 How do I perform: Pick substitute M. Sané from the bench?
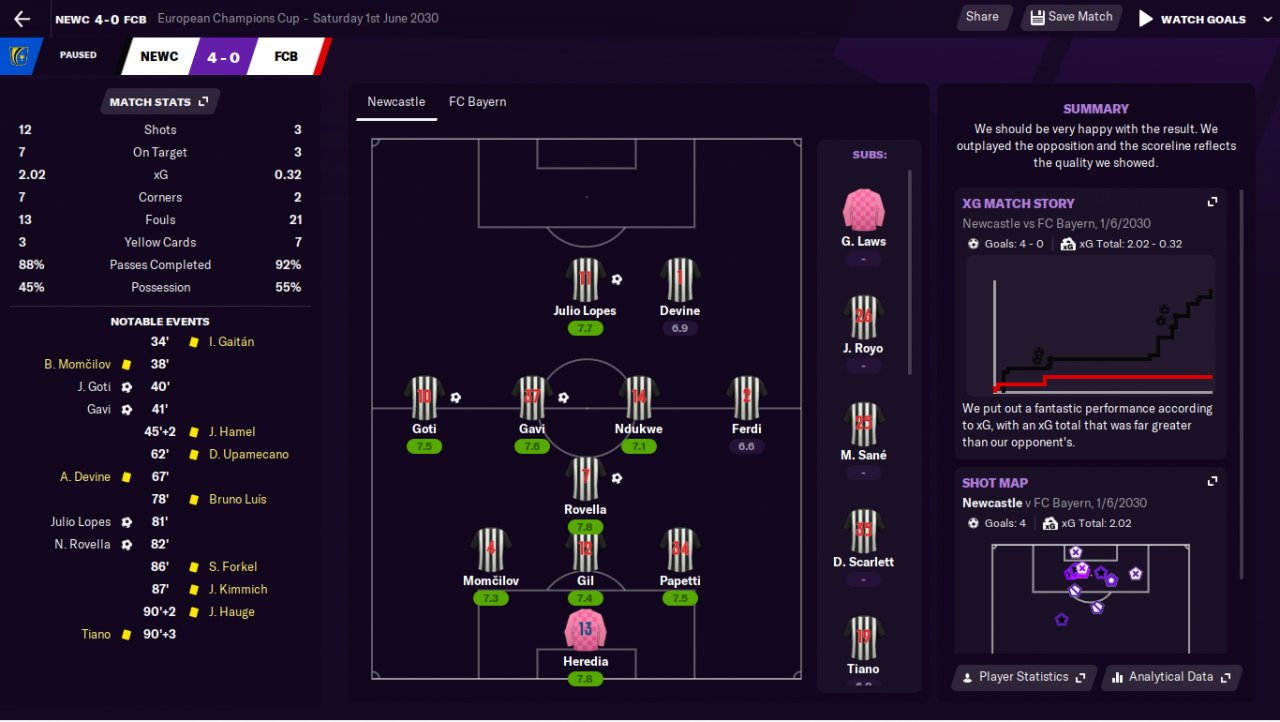[863, 428]
